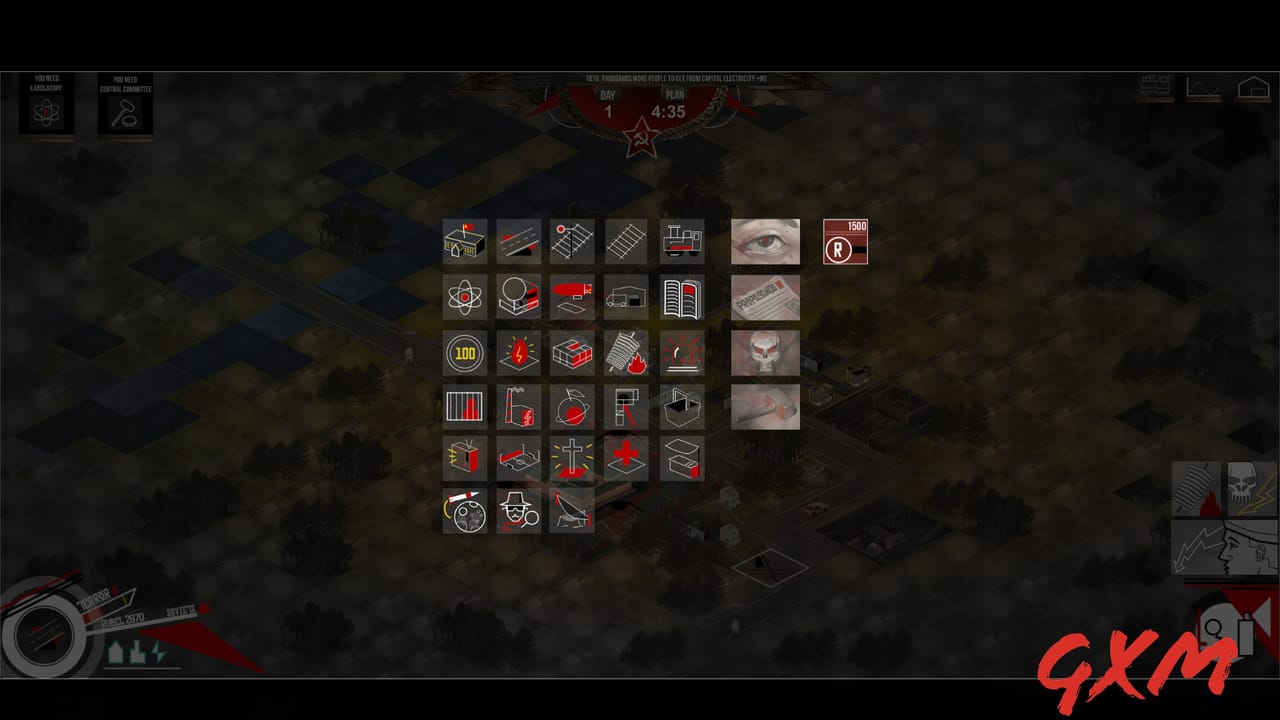Select the prison bars icon

click(464, 407)
